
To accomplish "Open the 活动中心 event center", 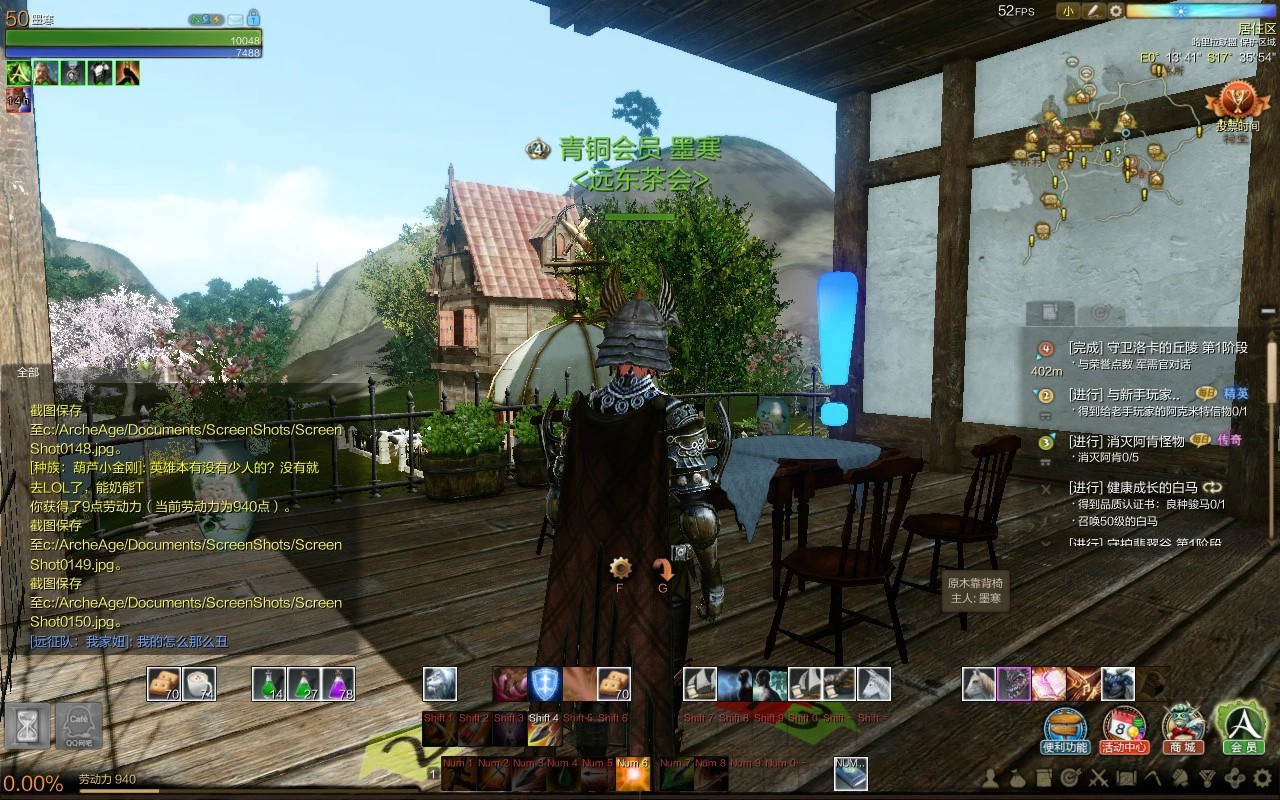I will (1124, 729).
